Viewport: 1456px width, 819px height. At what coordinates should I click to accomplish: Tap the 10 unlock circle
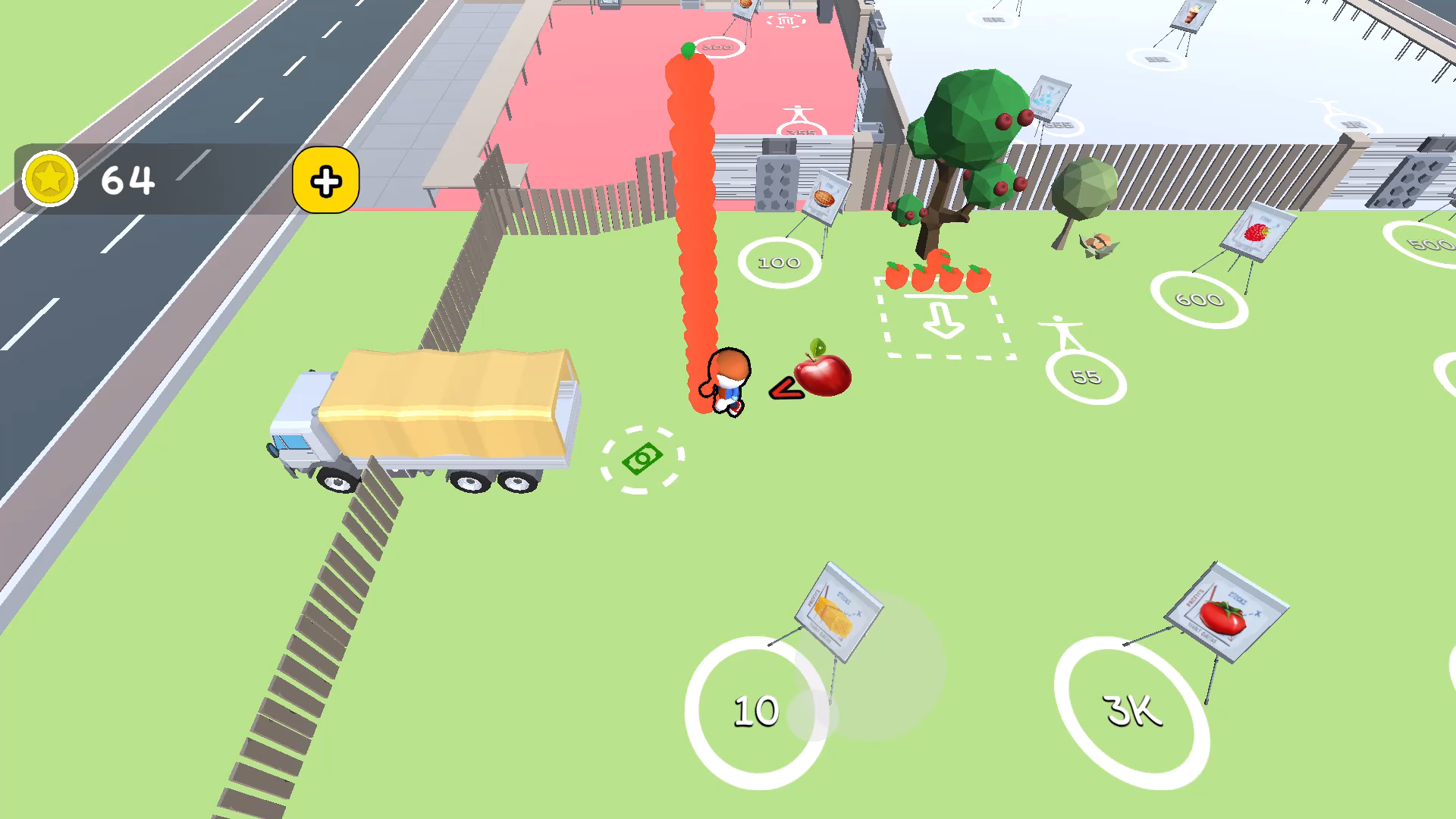[755, 709]
